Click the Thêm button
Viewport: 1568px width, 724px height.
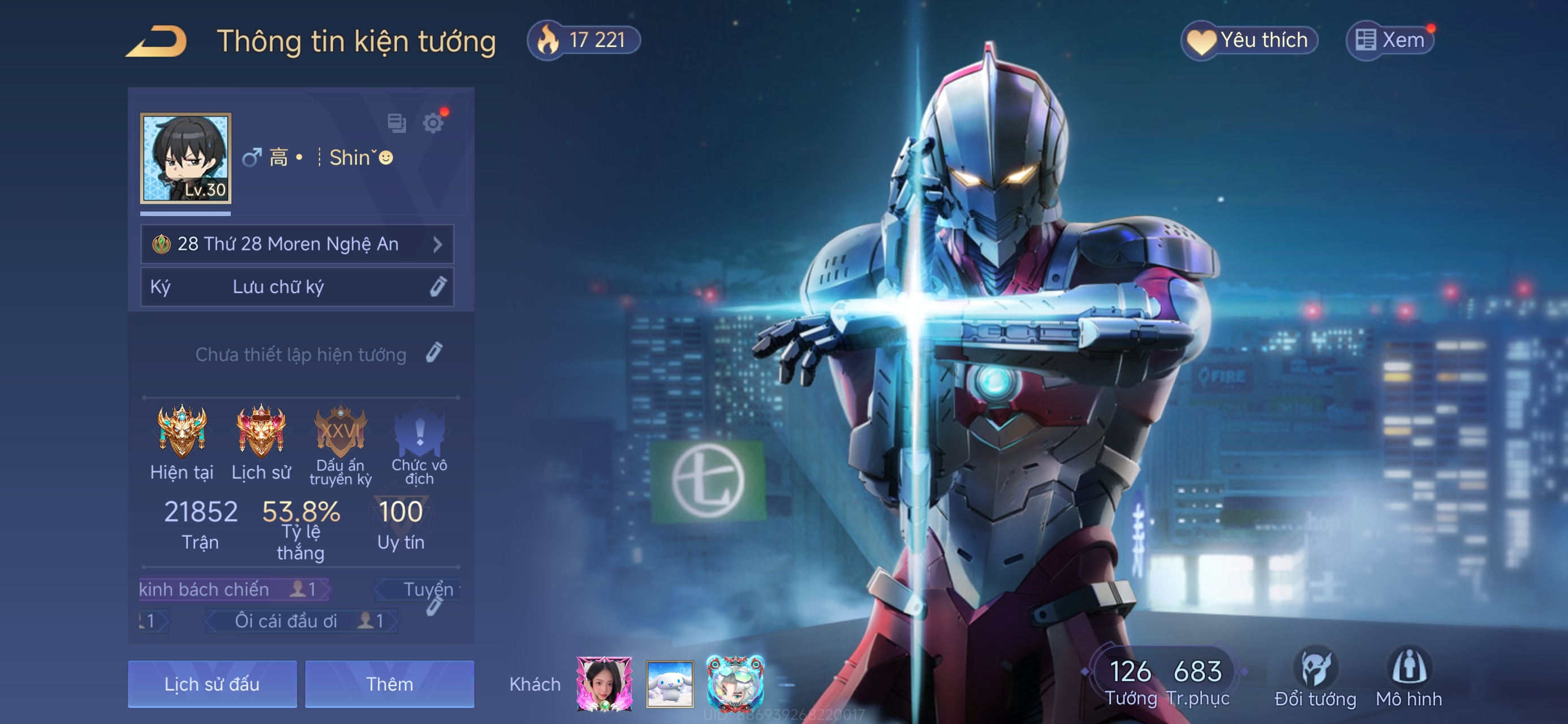(390, 684)
